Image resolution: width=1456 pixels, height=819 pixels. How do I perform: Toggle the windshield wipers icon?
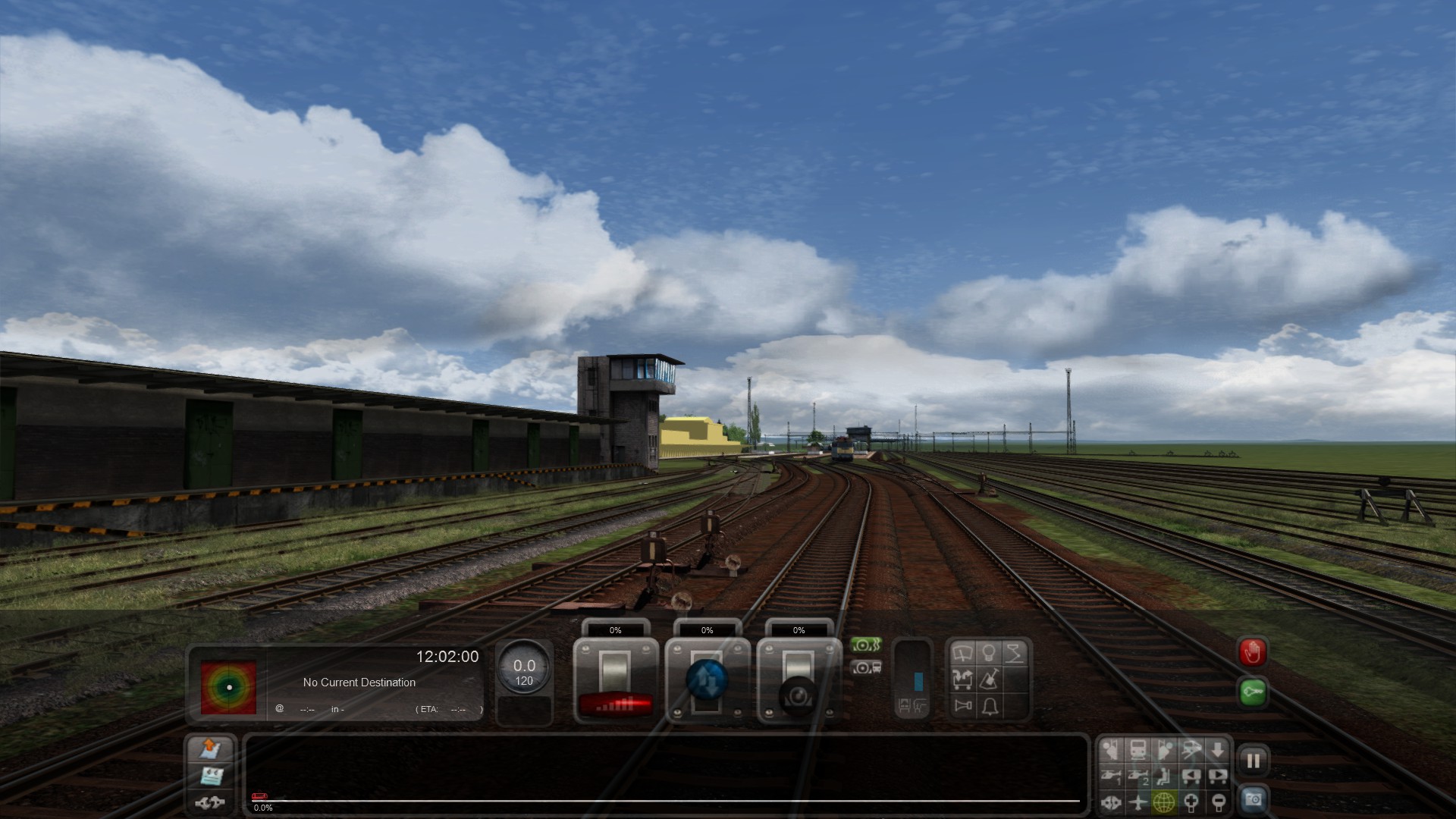pyautogui.click(x=962, y=654)
